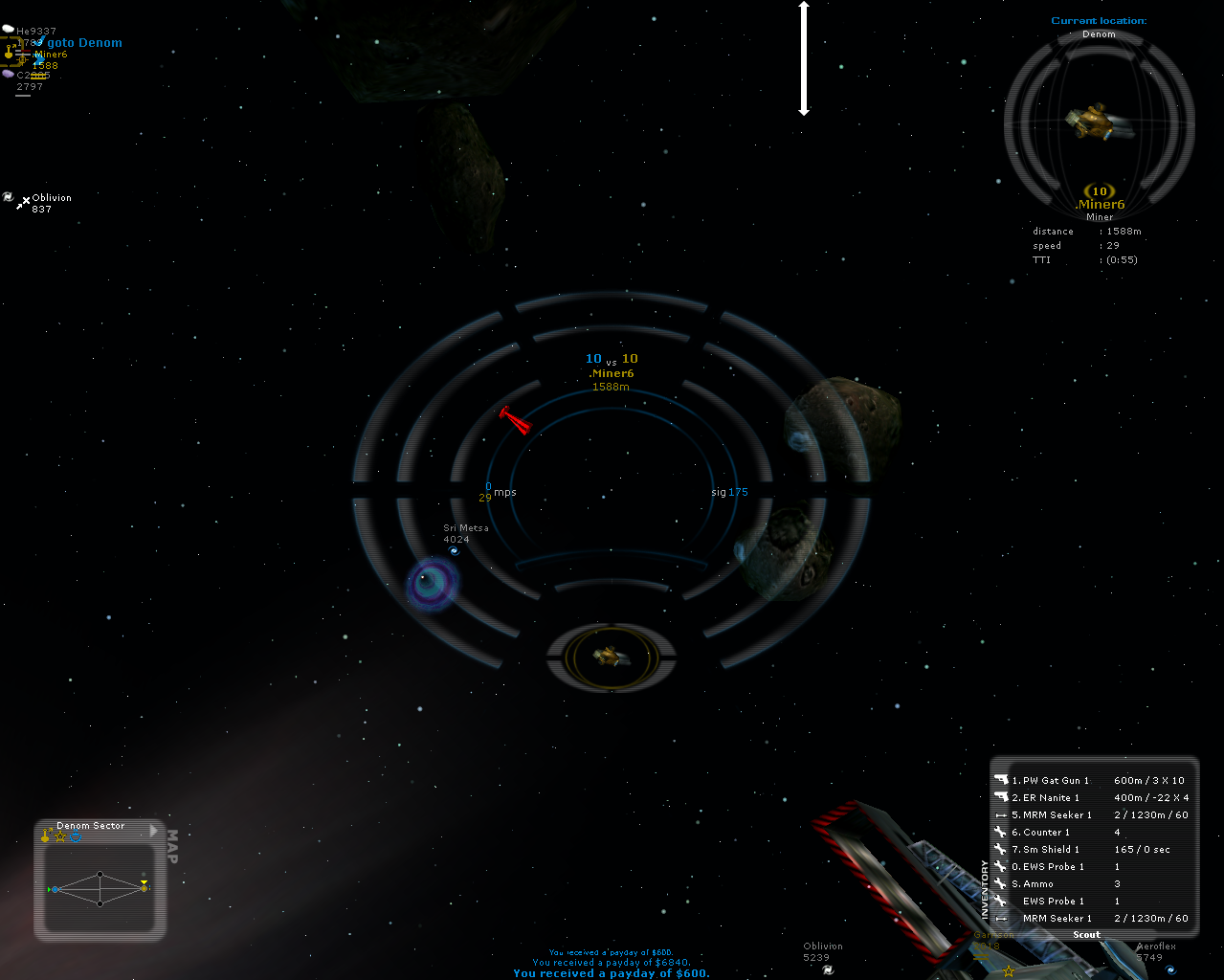Click the MAP side label

pos(172,847)
